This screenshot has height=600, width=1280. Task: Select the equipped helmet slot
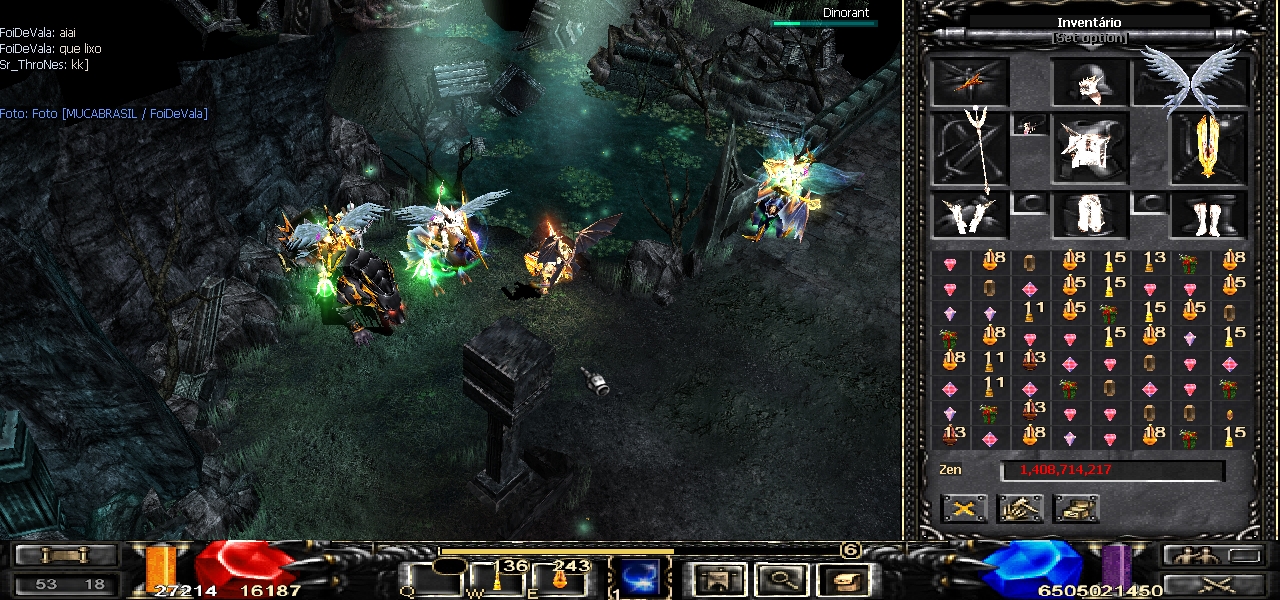(1090, 82)
